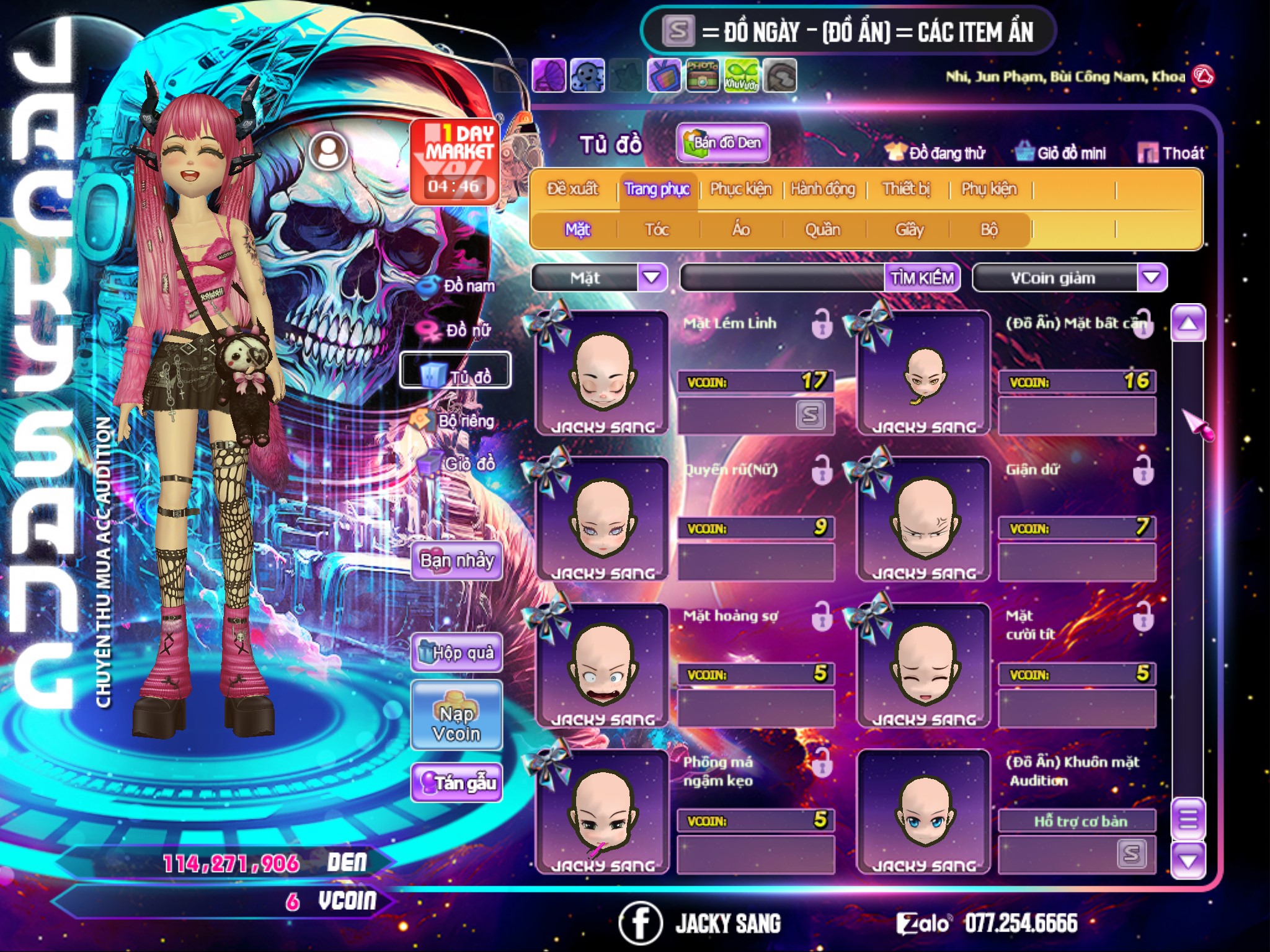The height and width of the screenshot is (952, 1270).
Task: Open the Giày subcategory
Action: coord(909,230)
